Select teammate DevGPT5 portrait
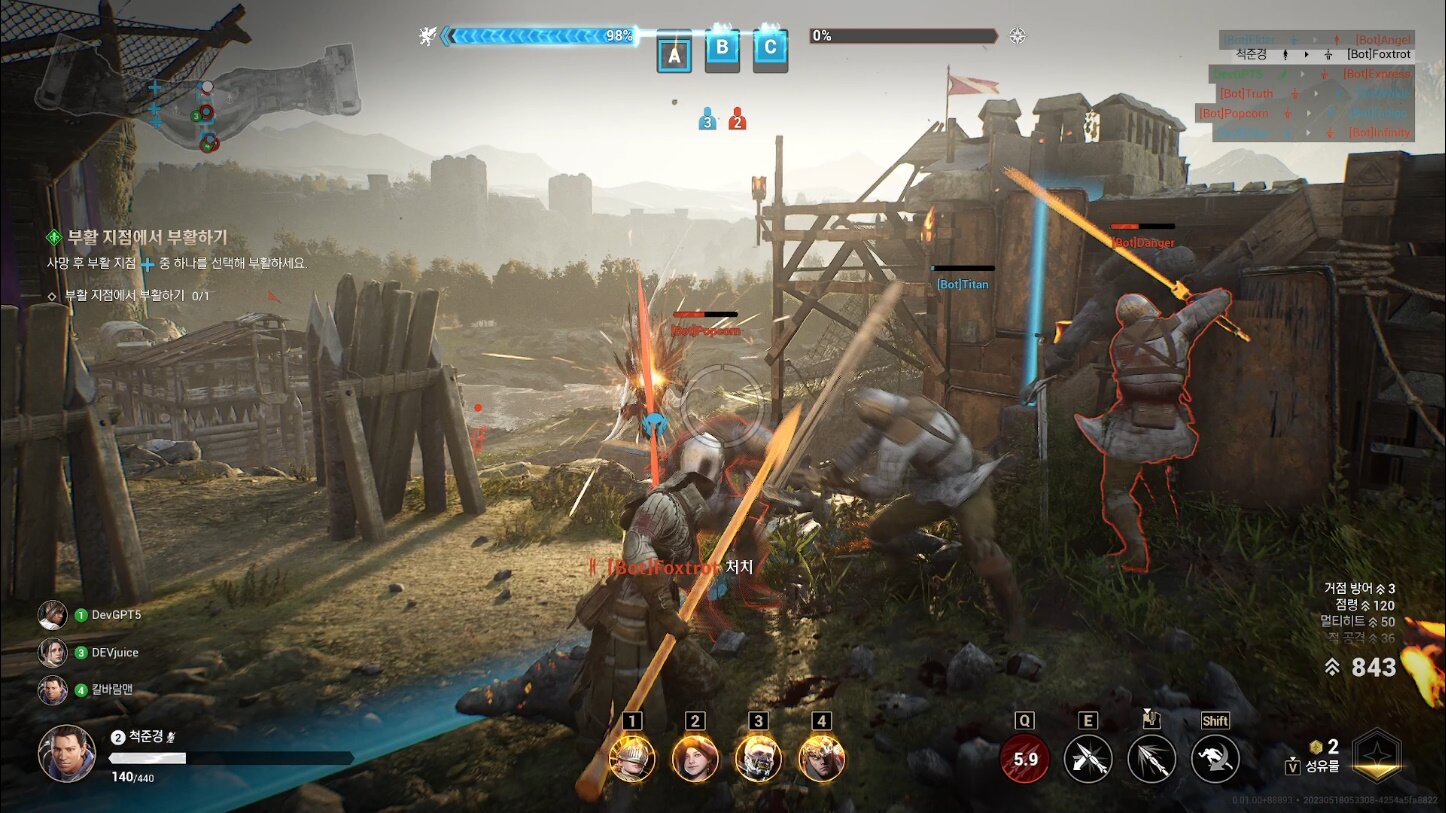1446x813 pixels. 53,615
